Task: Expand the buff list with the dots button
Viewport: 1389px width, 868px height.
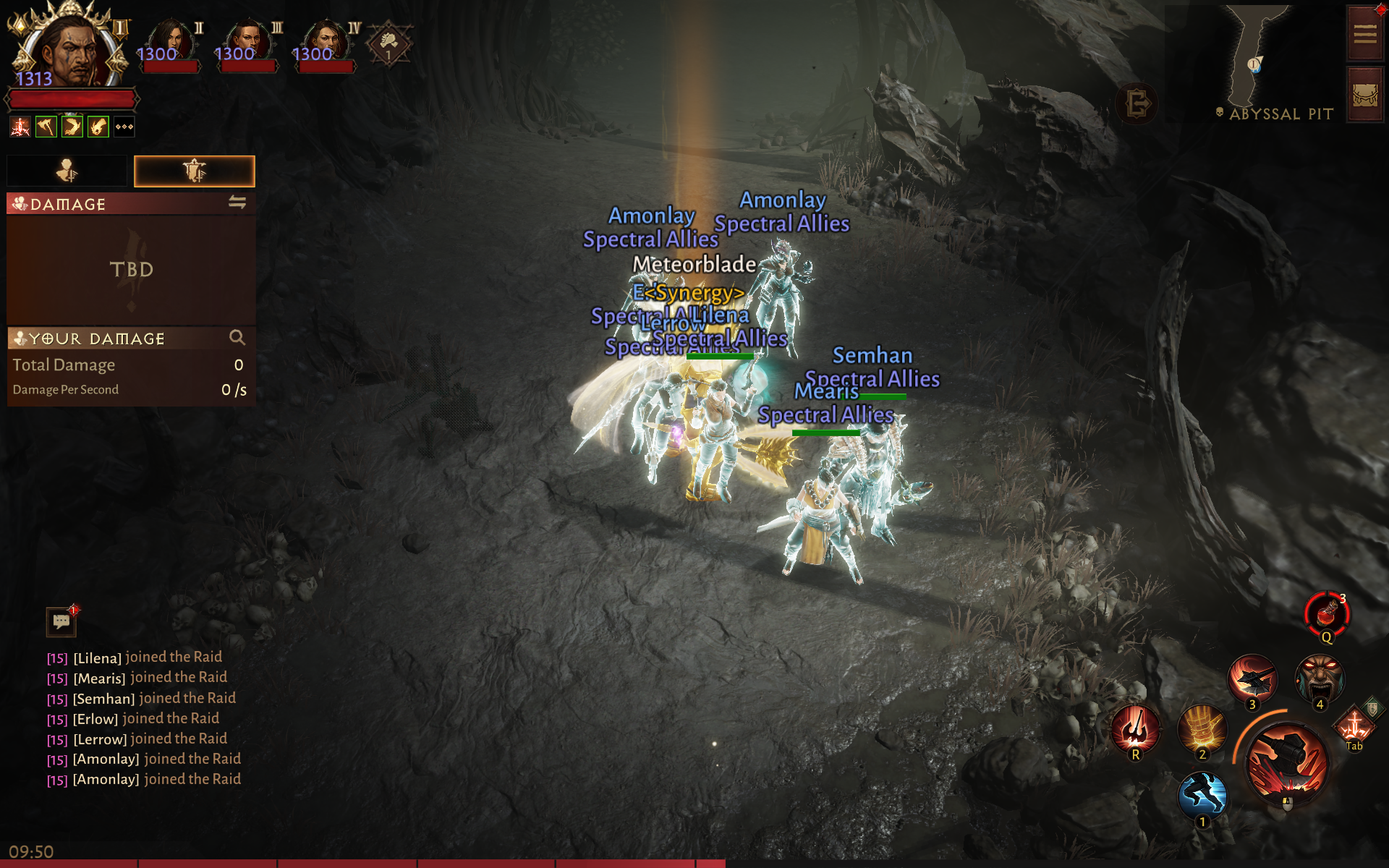Action: (124, 127)
